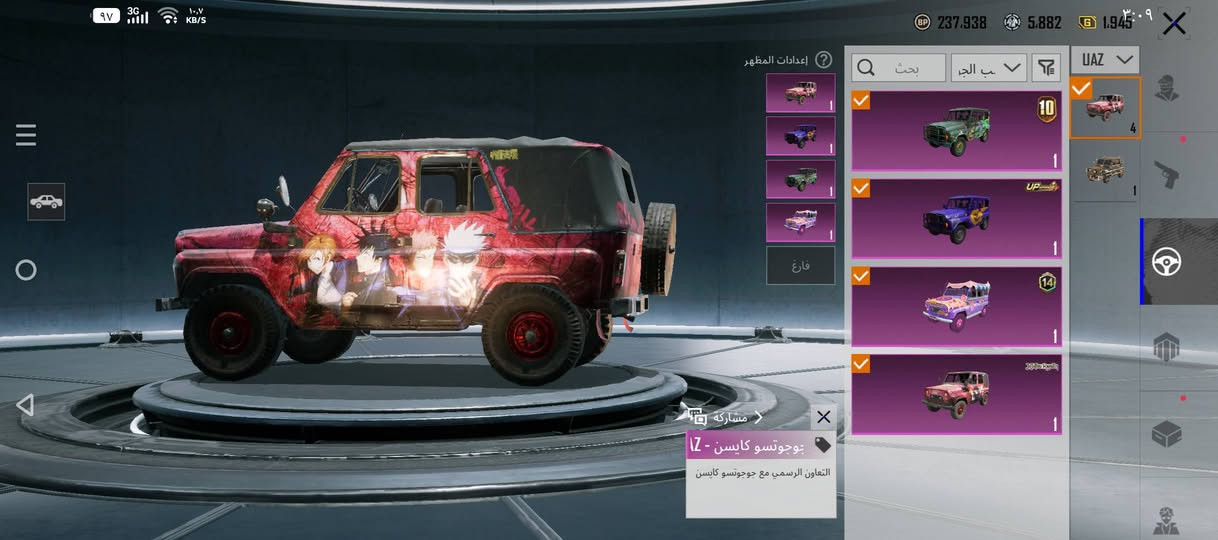Click the empty appearance preset slot

click(x=800, y=266)
